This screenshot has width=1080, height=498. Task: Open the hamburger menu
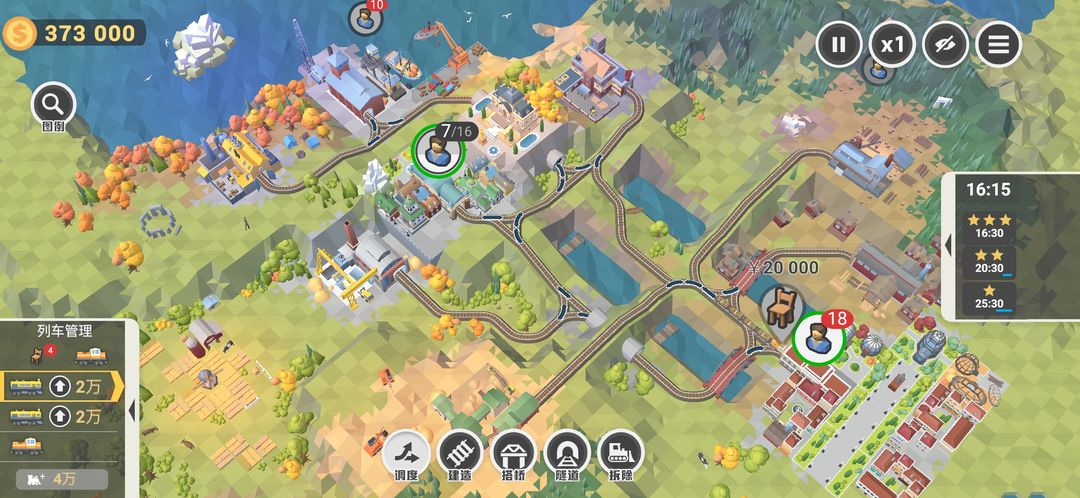click(998, 44)
